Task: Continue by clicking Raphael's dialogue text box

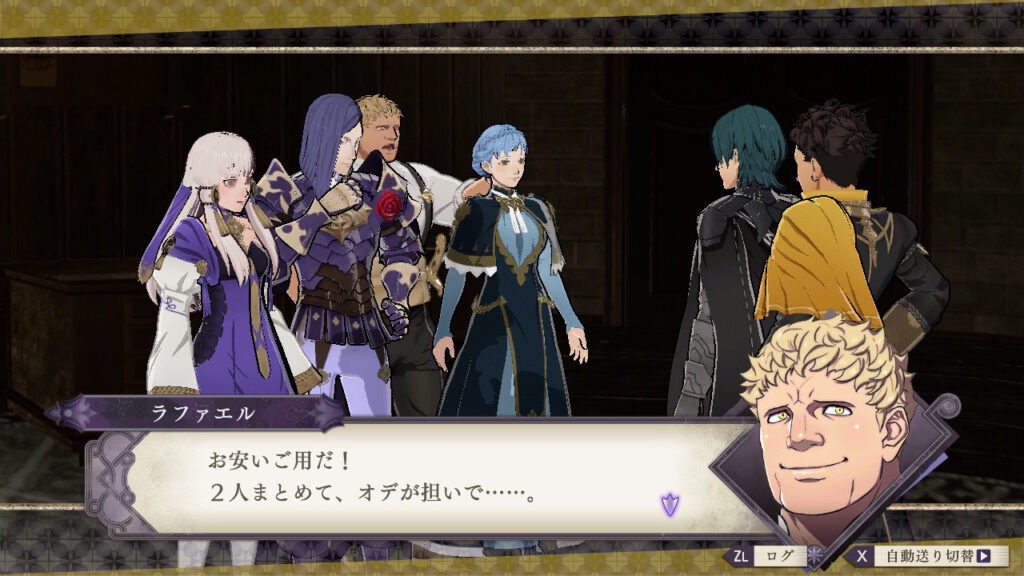Action: point(420,478)
